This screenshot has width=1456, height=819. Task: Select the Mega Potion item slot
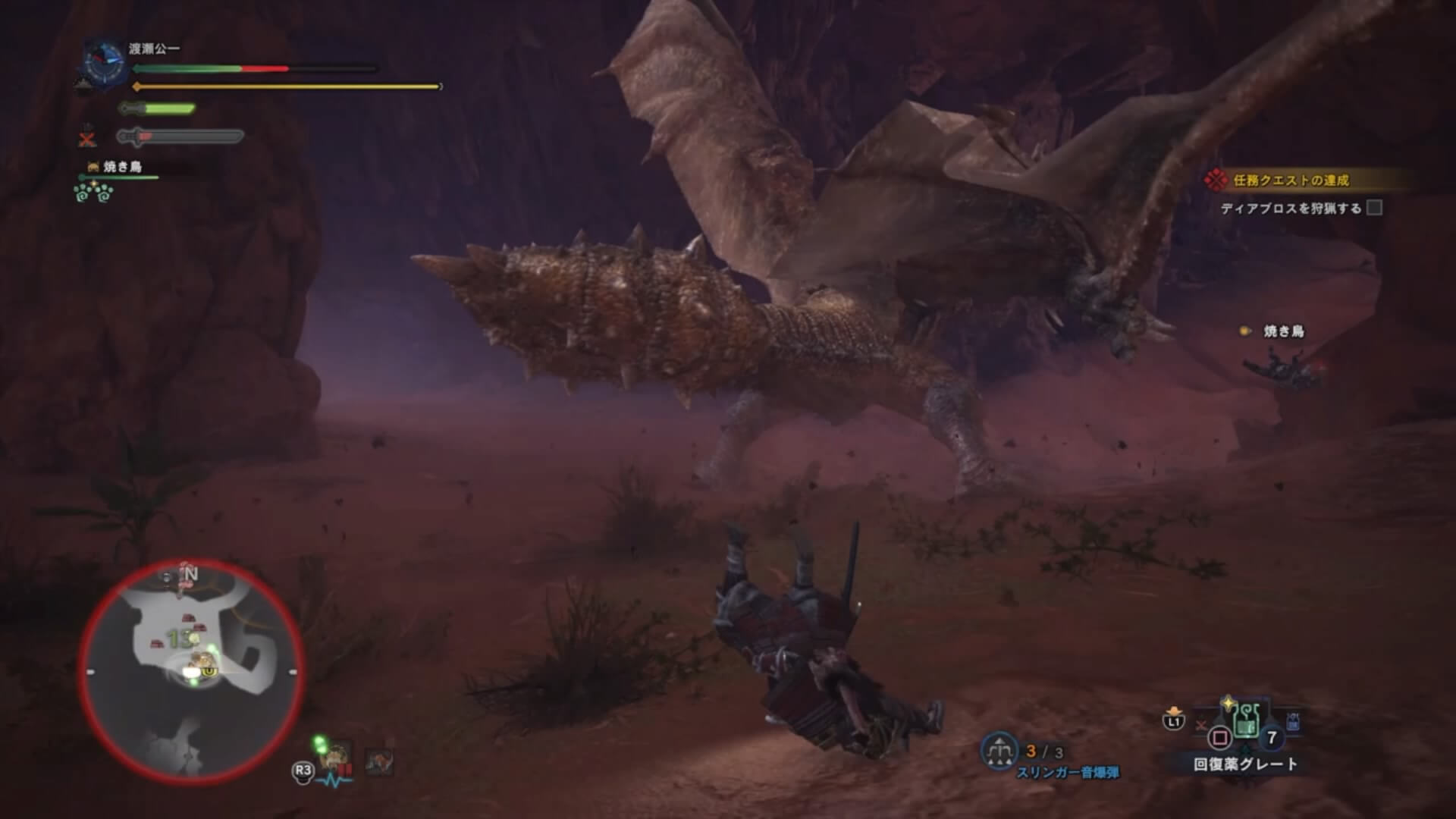[x=1245, y=719]
